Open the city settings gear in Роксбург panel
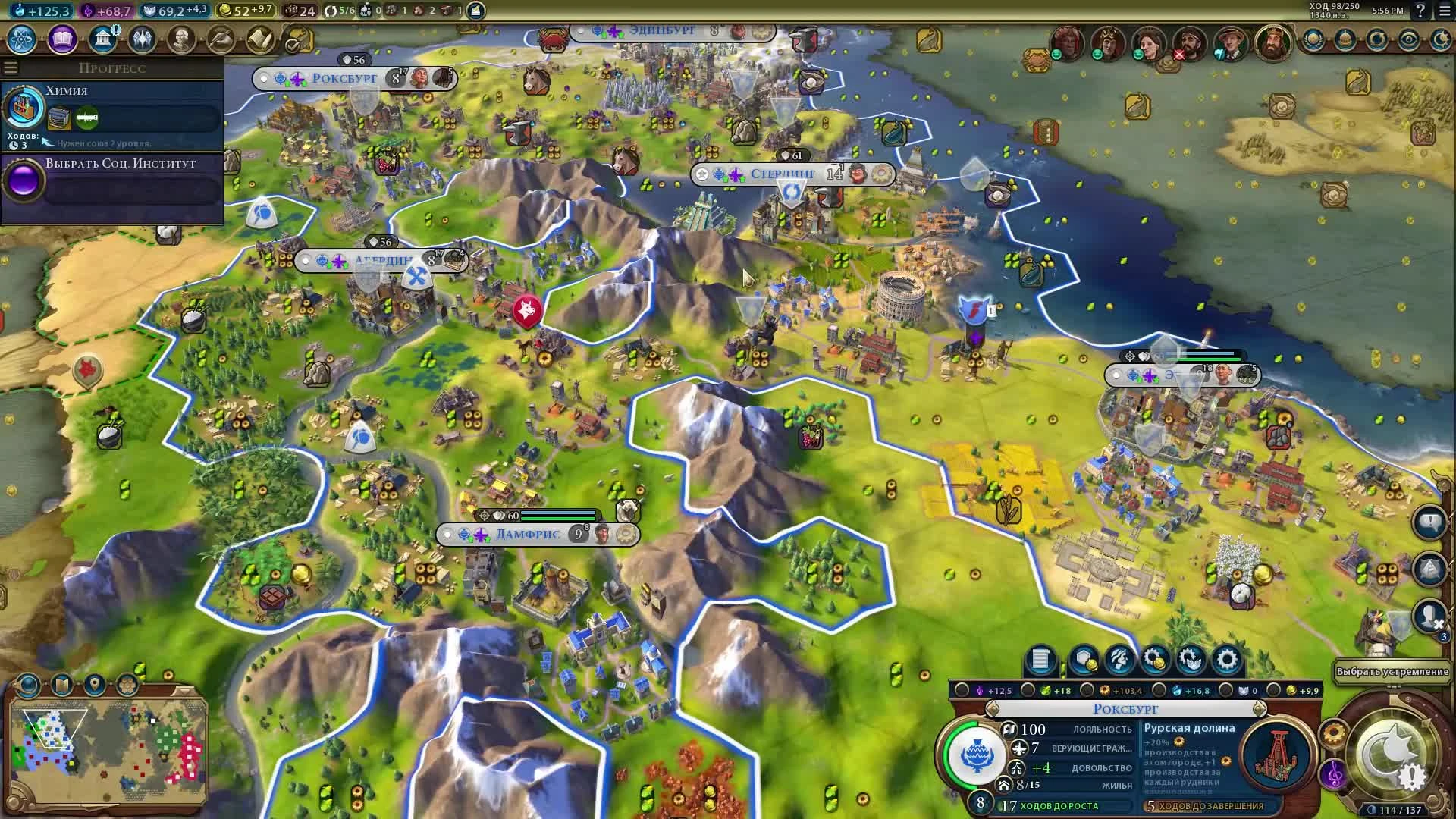The width and height of the screenshot is (1456, 819). (x=1227, y=659)
